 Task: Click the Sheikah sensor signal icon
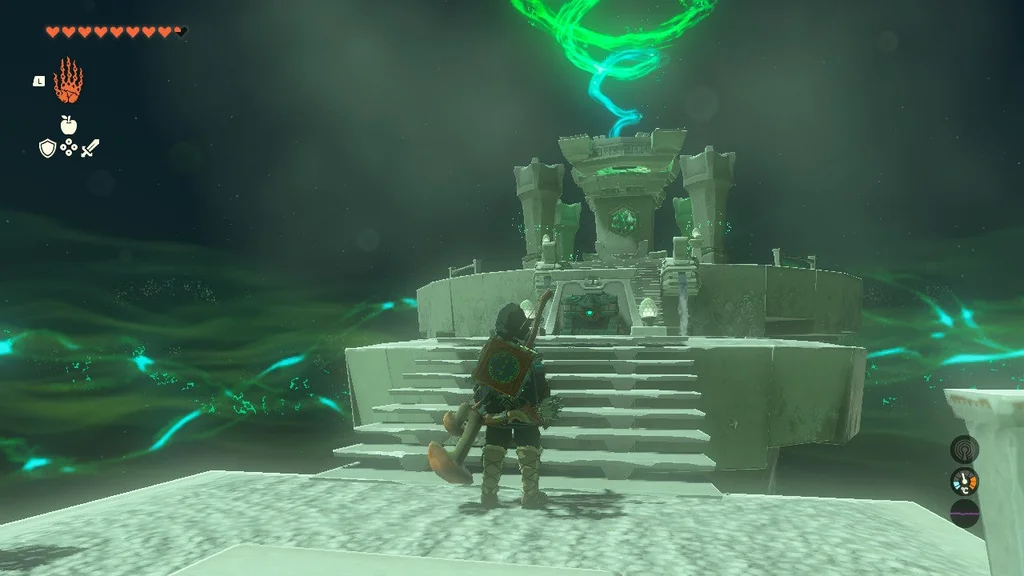click(x=964, y=449)
